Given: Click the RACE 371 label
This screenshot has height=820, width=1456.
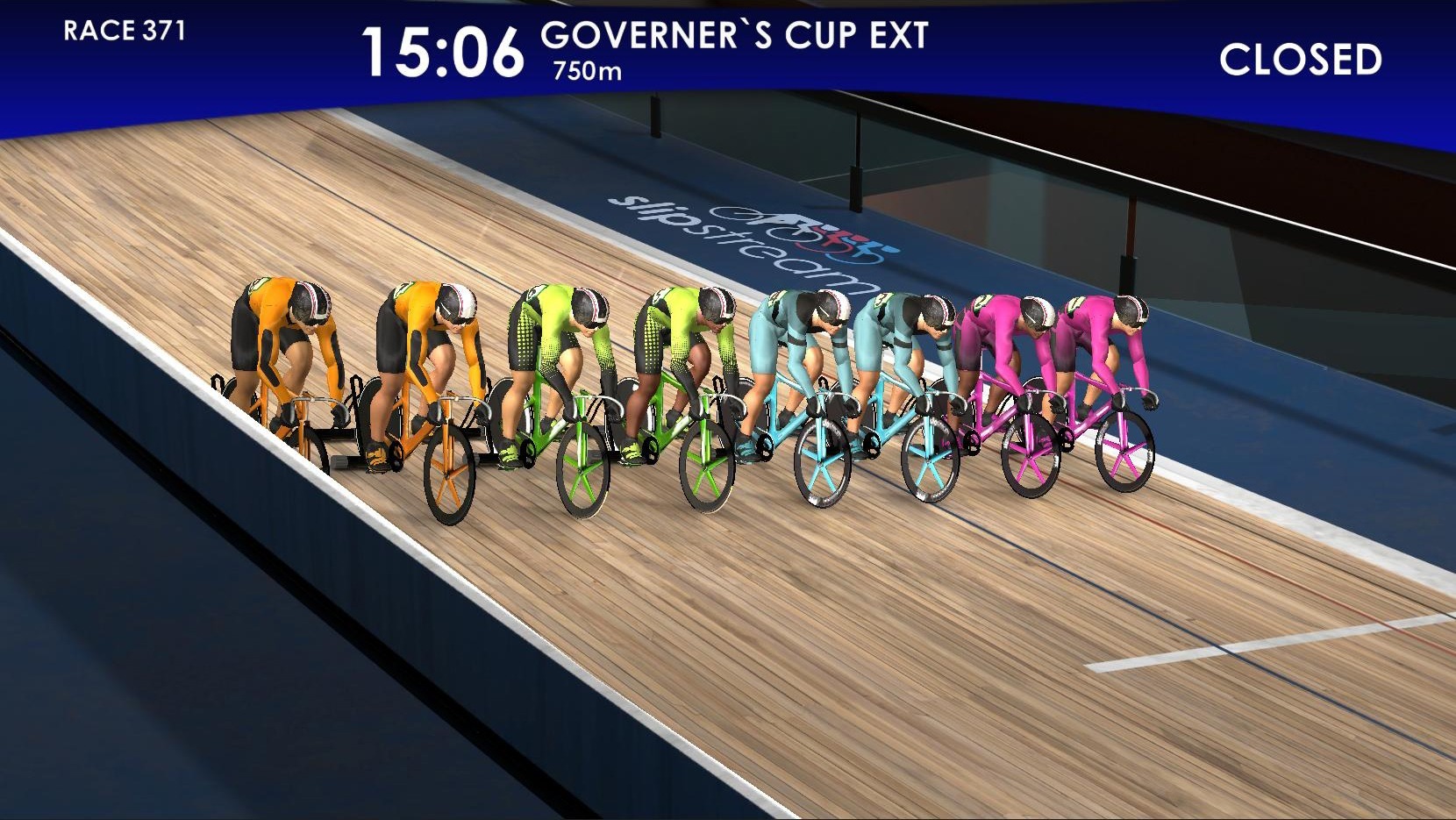Looking at the screenshot, I should [124, 34].
